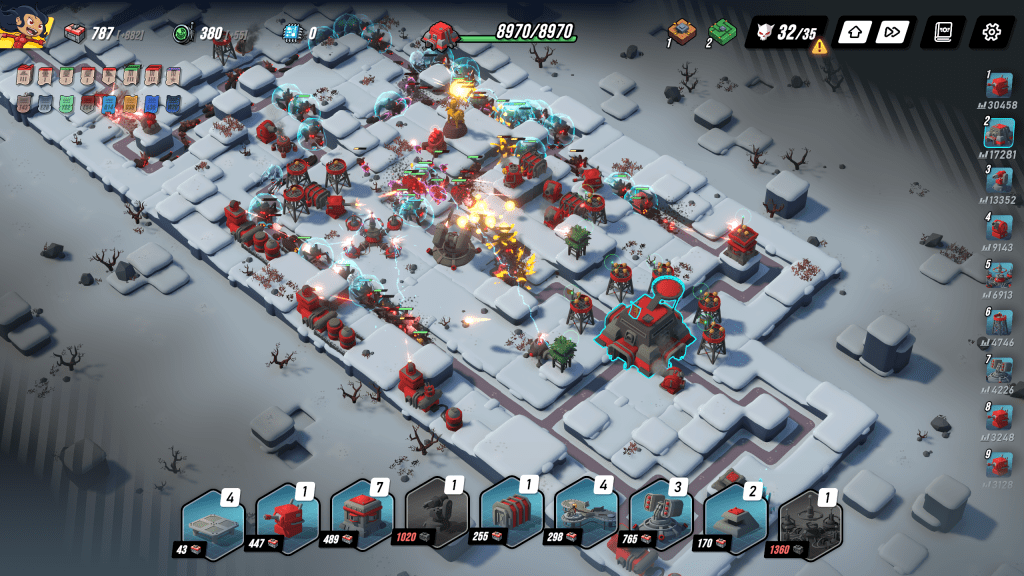Select the orange terrain tile with count 1
Viewport: 1024px width, 576px height.
(682, 31)
